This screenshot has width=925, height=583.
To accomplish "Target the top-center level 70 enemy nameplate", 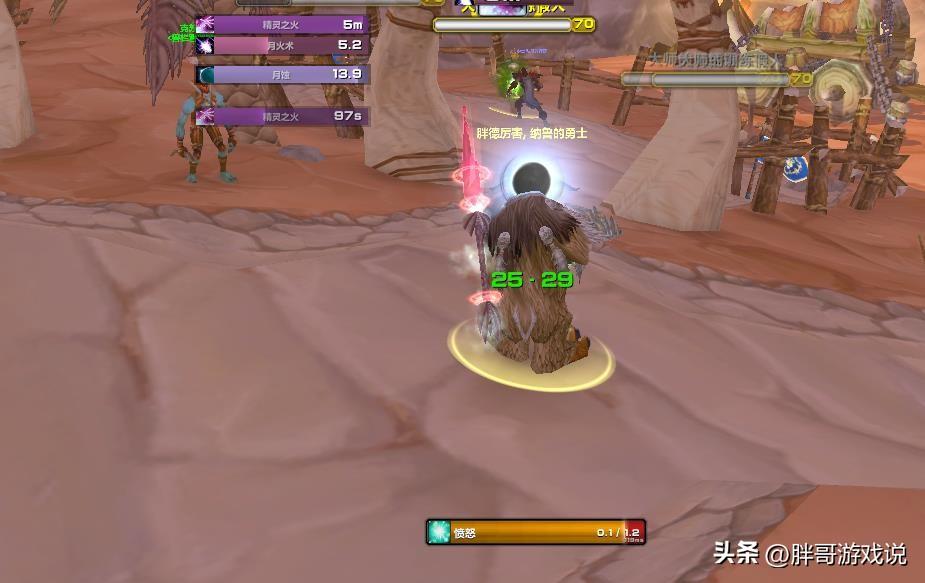I will coord(513,25).
